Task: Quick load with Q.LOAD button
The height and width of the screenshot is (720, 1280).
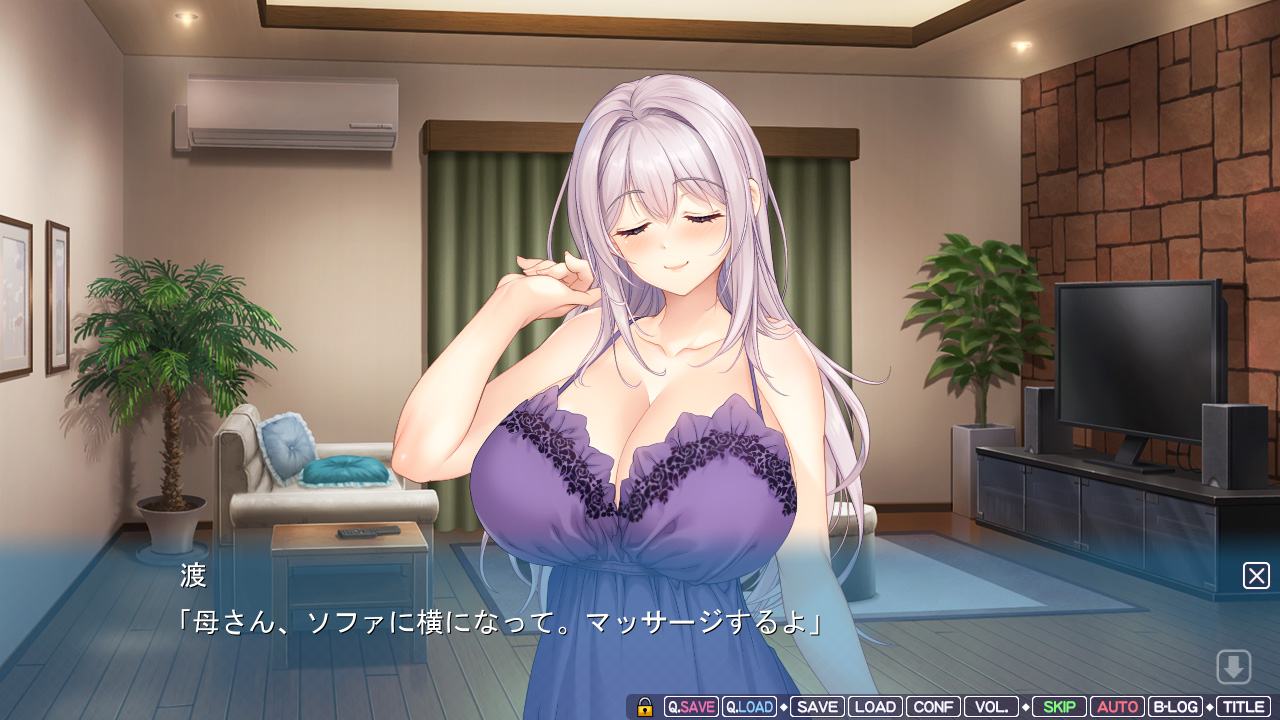Action: coord(749,707)
